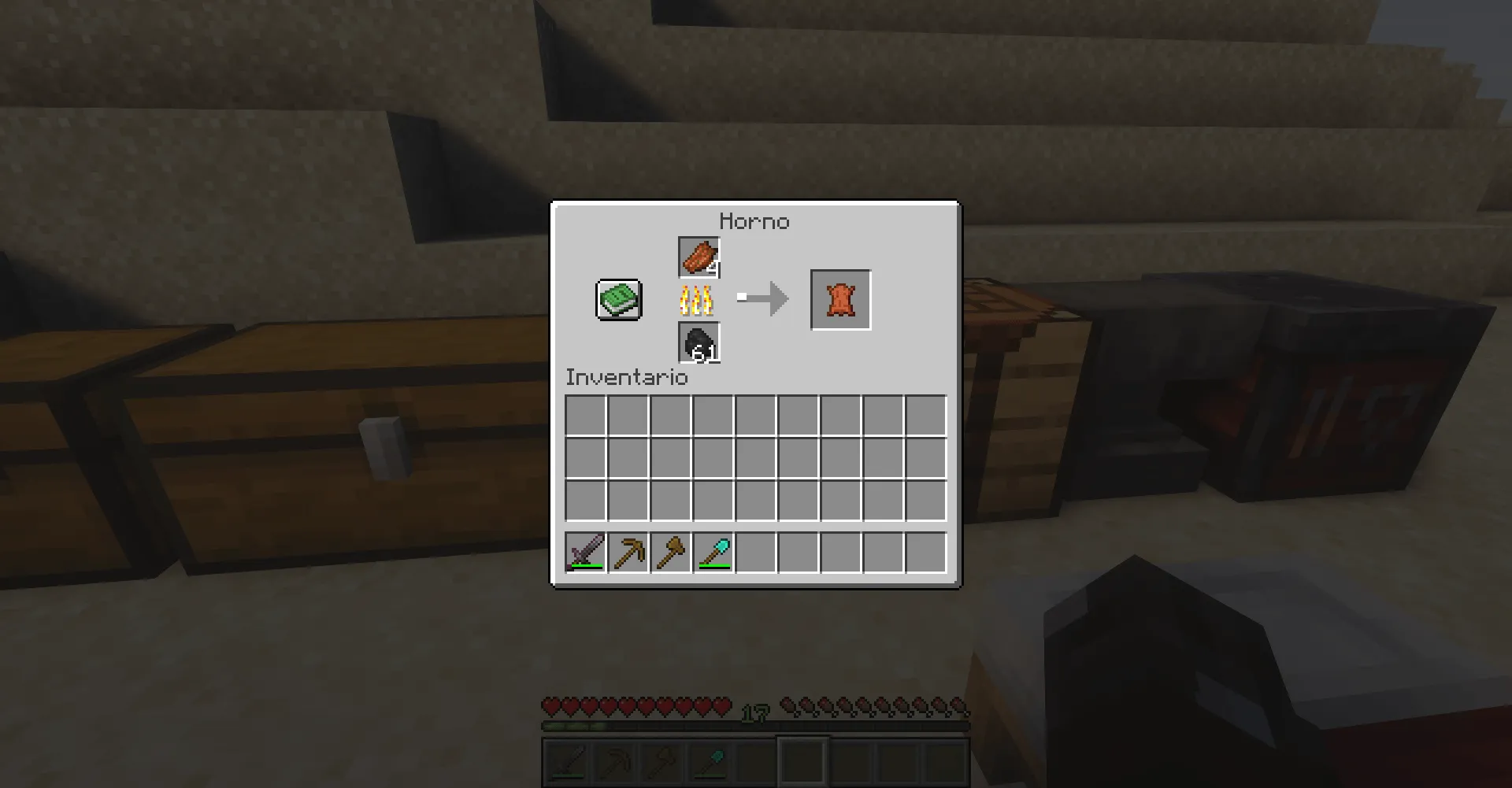The width and height of the screenshot is (1512, 788).
Task: Click the burning flames fuel indicator
Action: point(698,298)
